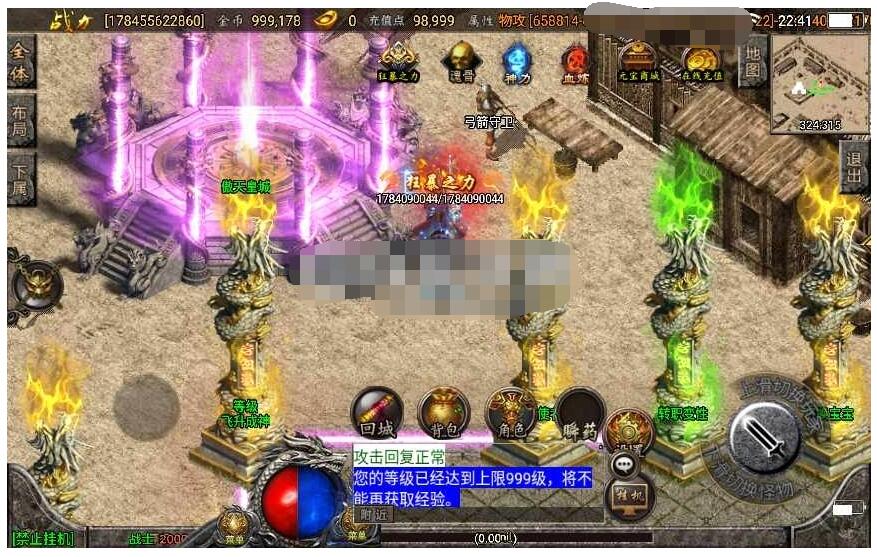Click the minimap

(x=819, y=84)
